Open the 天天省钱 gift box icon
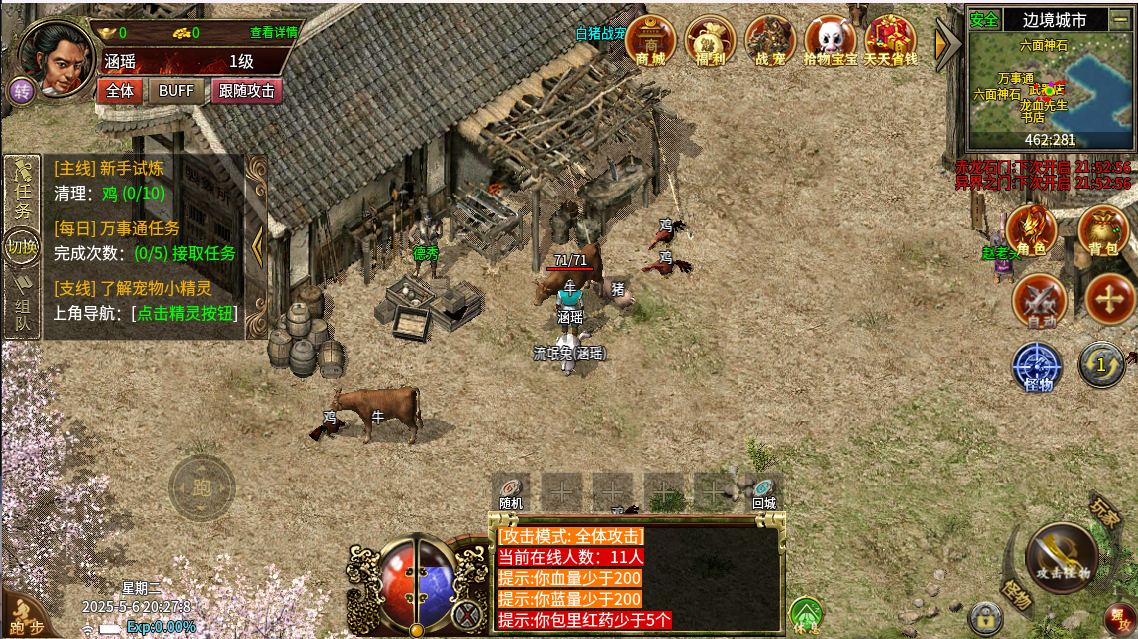This screenshot has height=639, width=1138. point(890,39)
